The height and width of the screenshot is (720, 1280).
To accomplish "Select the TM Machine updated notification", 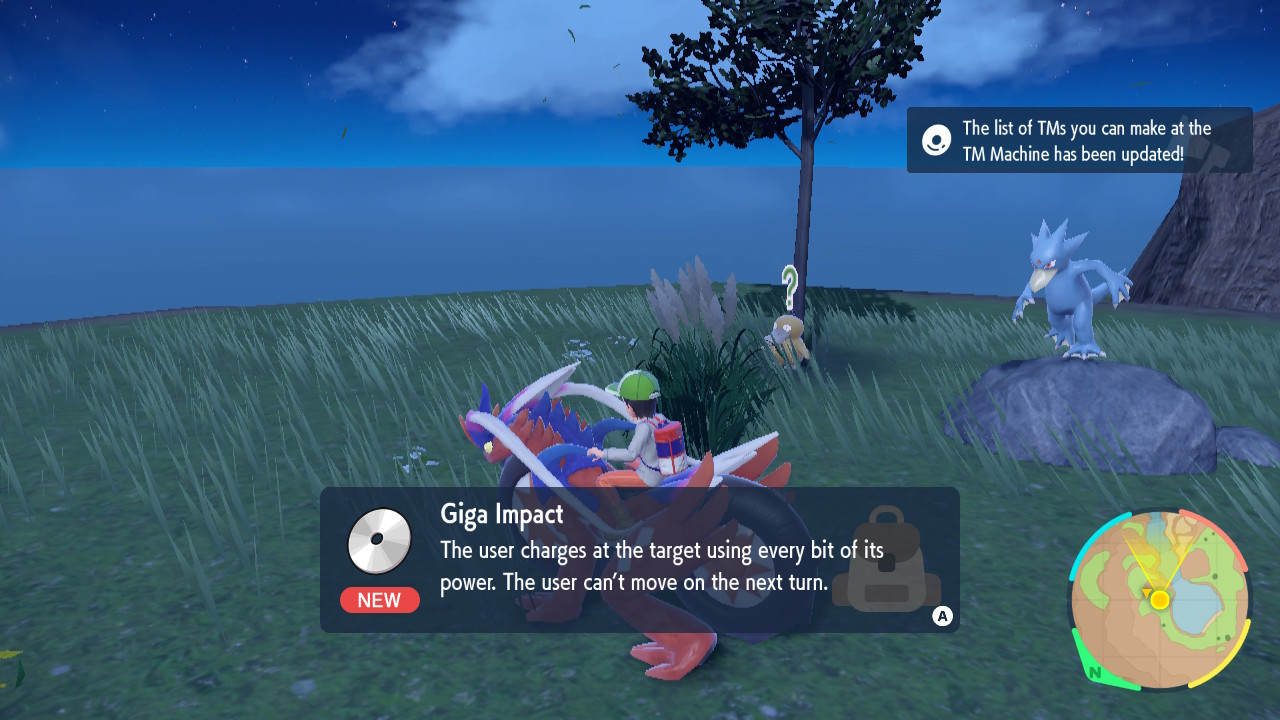I will coord(1079,141).
